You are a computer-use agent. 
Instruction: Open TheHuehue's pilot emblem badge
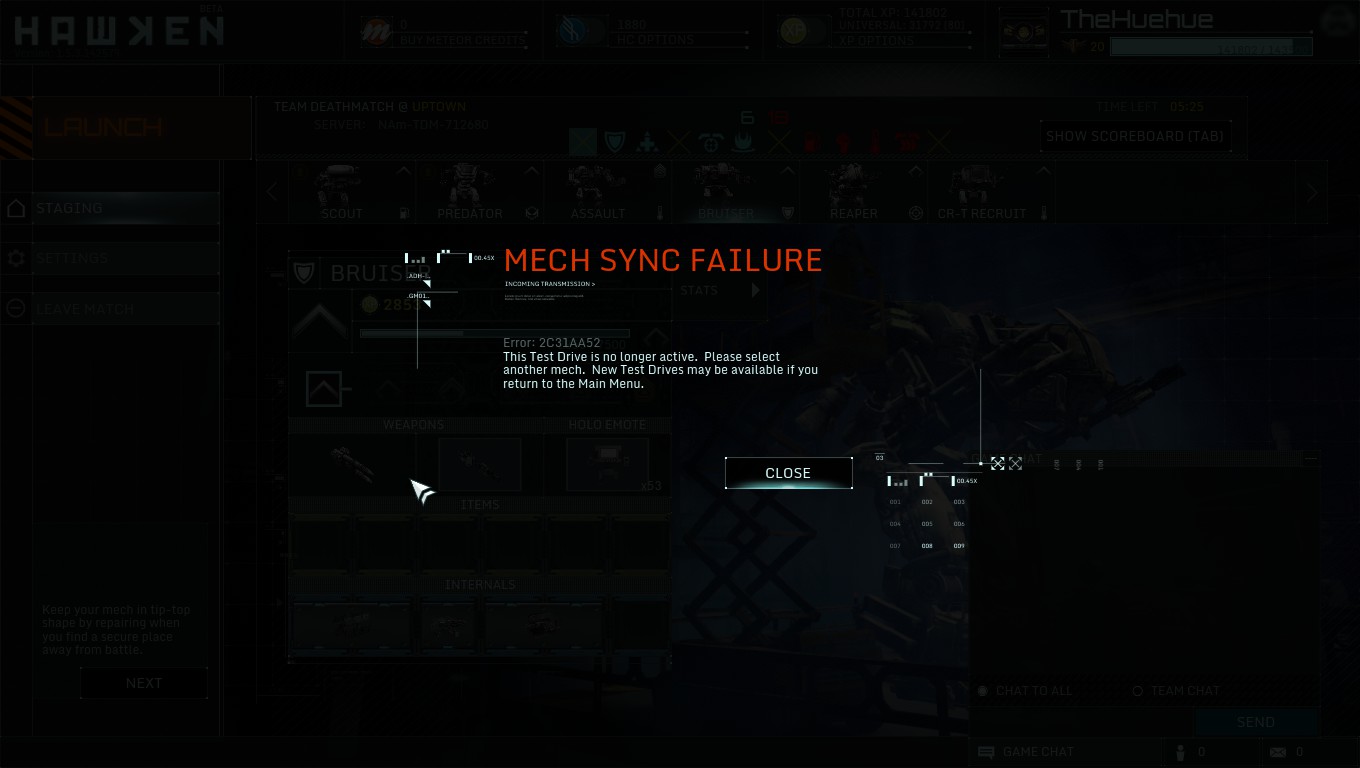point(1023,31)
